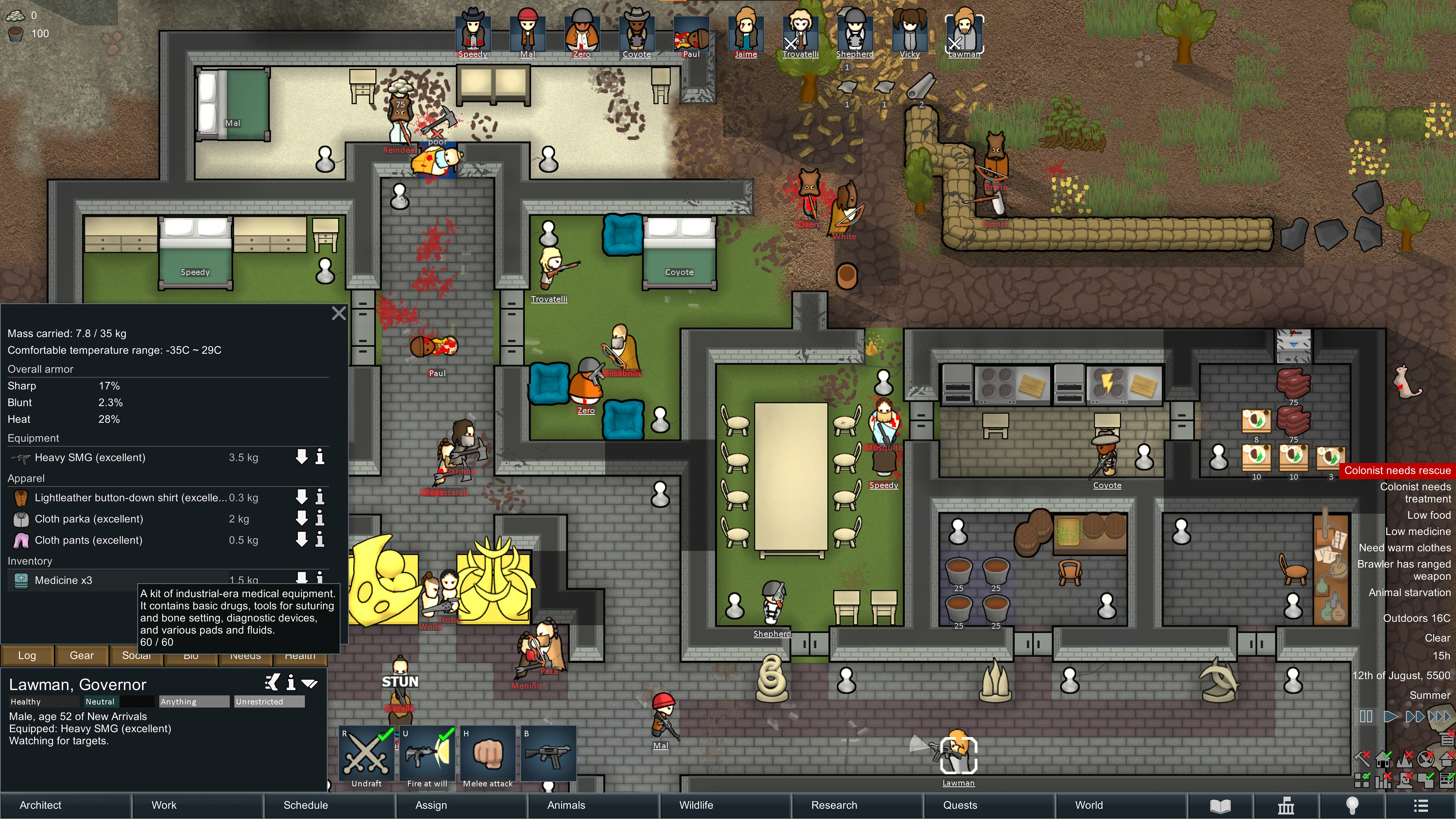Open the Research menu

tap(834, 805)
